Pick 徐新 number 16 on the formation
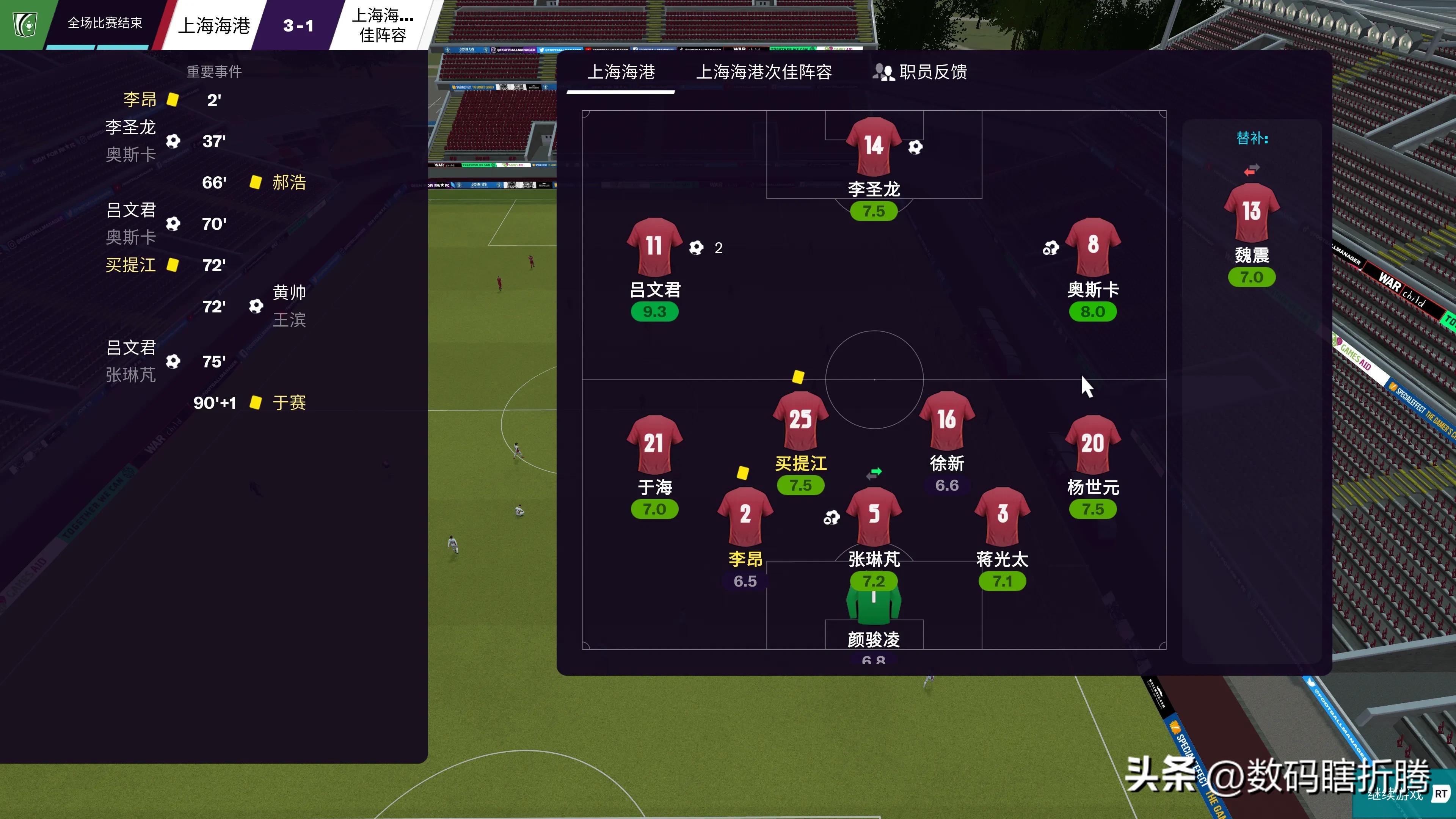Image resolution: width=1456 pixels, height=819 pixels. pyautogui.click(x=947, y=420)
